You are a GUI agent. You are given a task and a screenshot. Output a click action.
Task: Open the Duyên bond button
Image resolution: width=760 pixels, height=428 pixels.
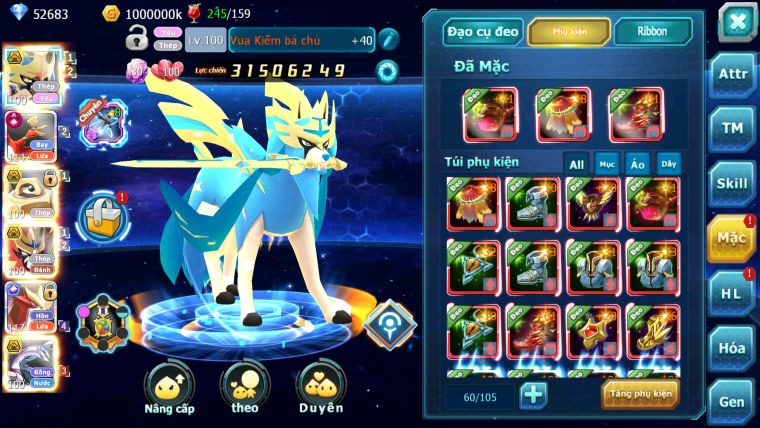(x=321, y=389)
